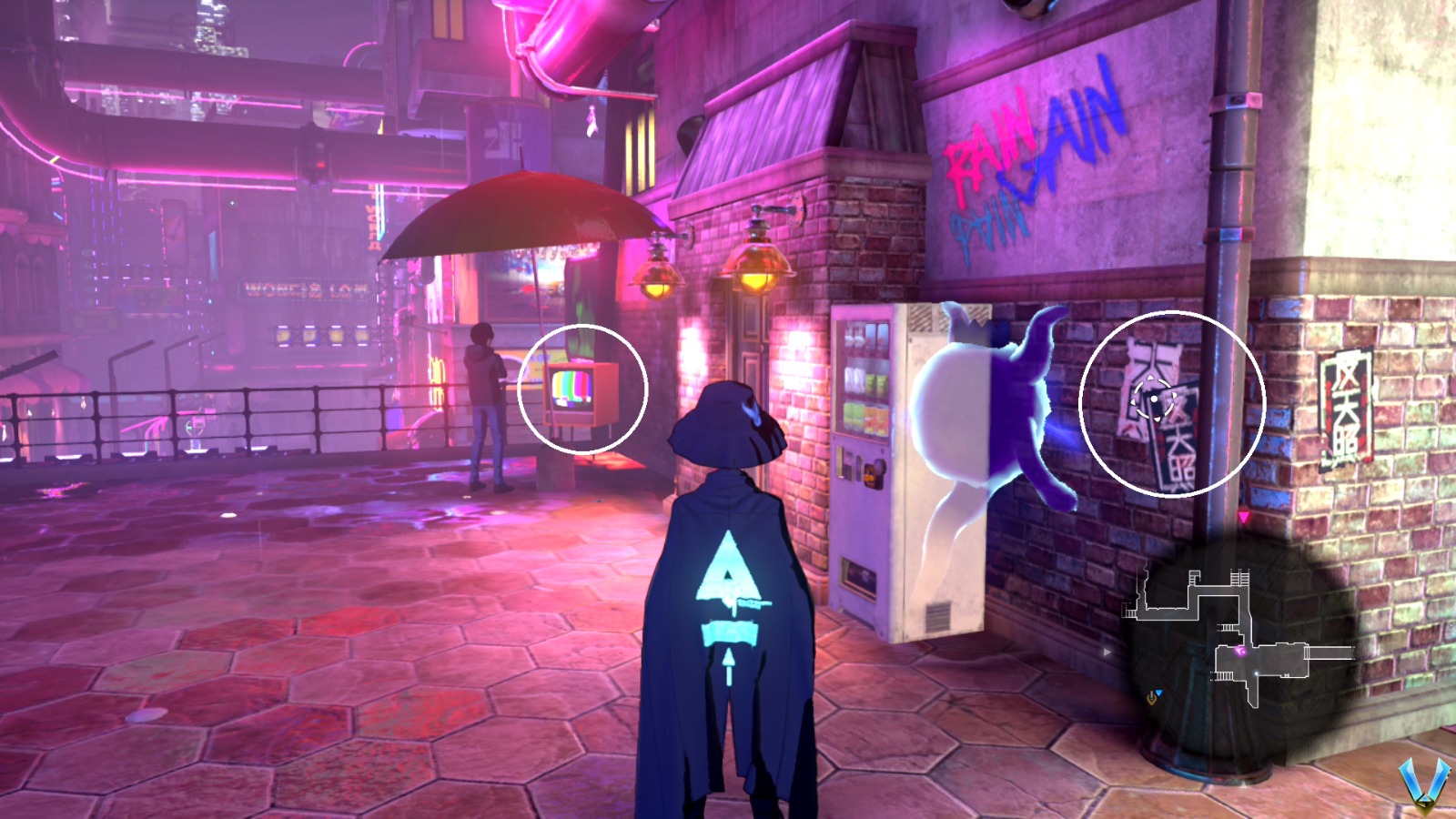This screenshot has width=1456, height=819.
Task: Click the gold location pin below the minimap
Action: (1151, 698)
